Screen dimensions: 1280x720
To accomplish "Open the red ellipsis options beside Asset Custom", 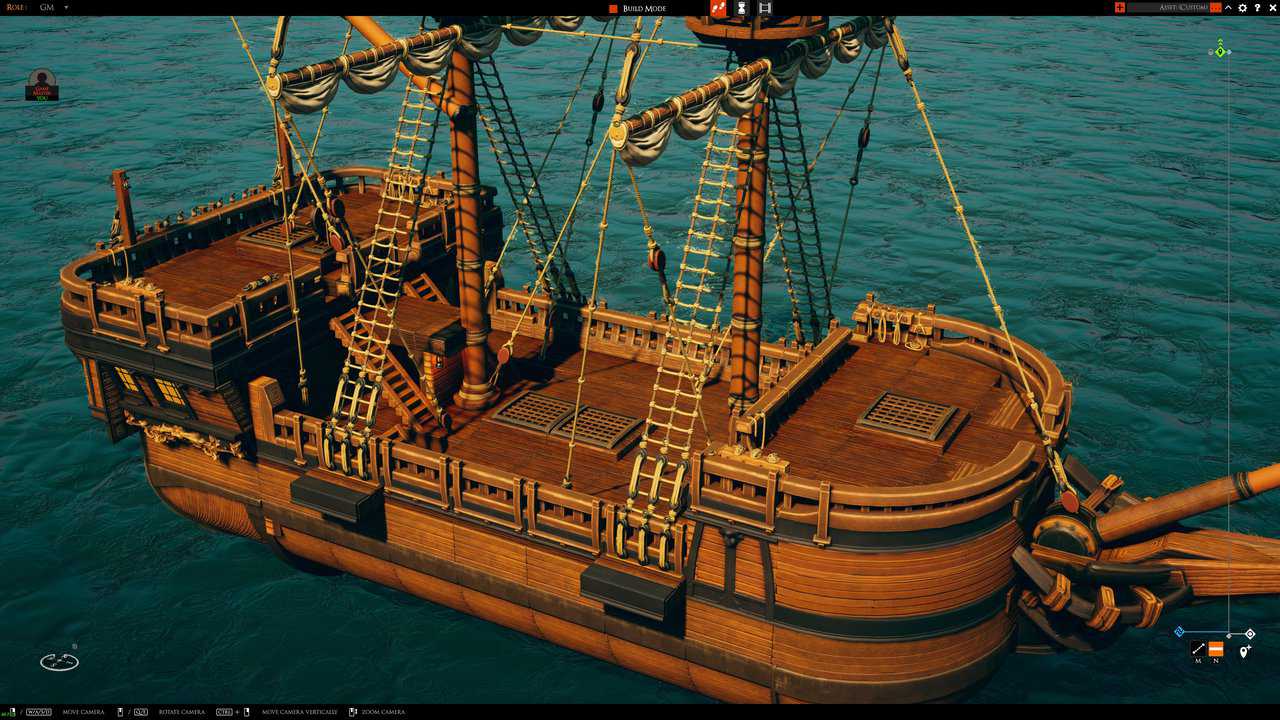I will (1215, 7).
